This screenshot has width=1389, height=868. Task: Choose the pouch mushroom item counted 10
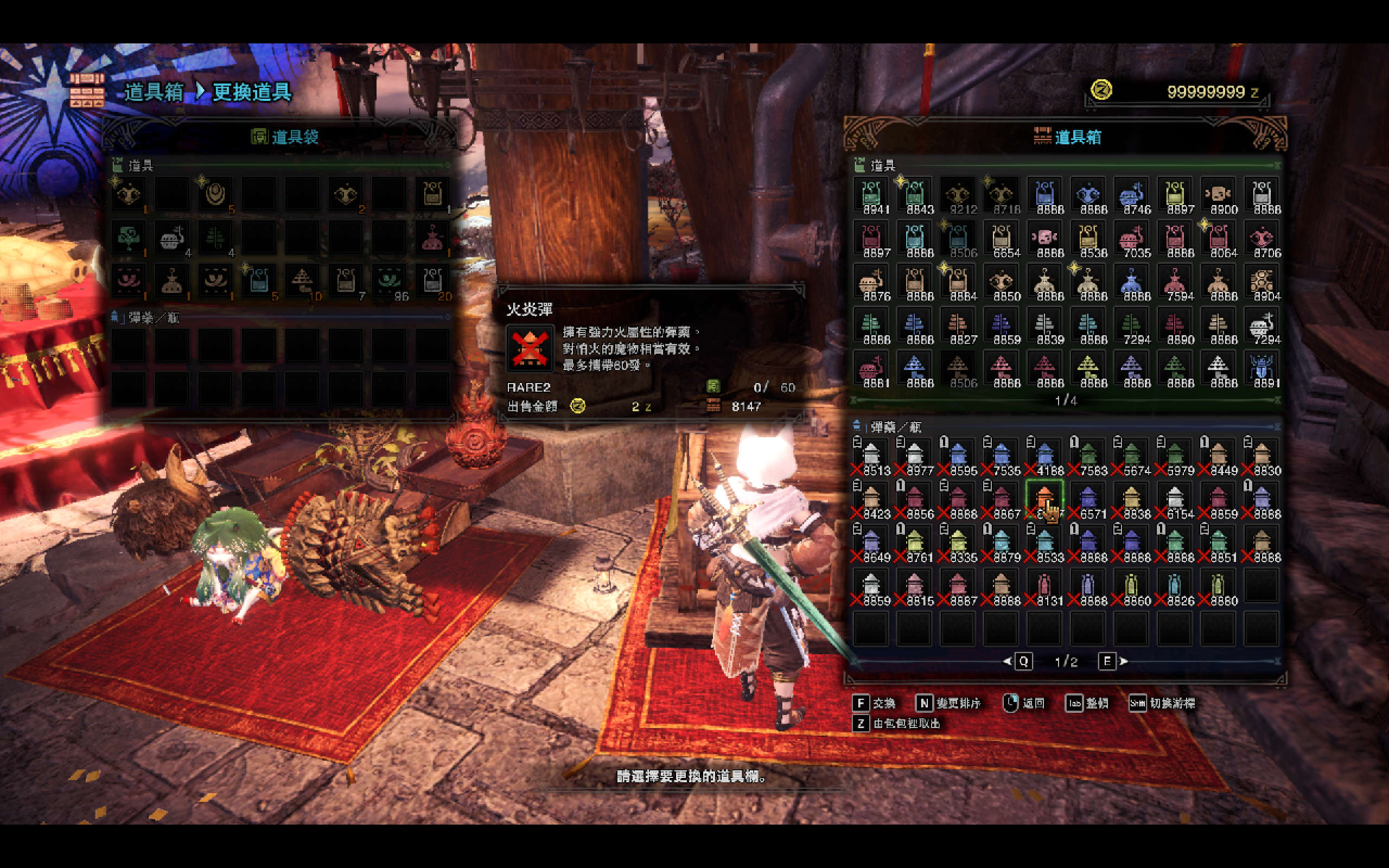point(302,282)
